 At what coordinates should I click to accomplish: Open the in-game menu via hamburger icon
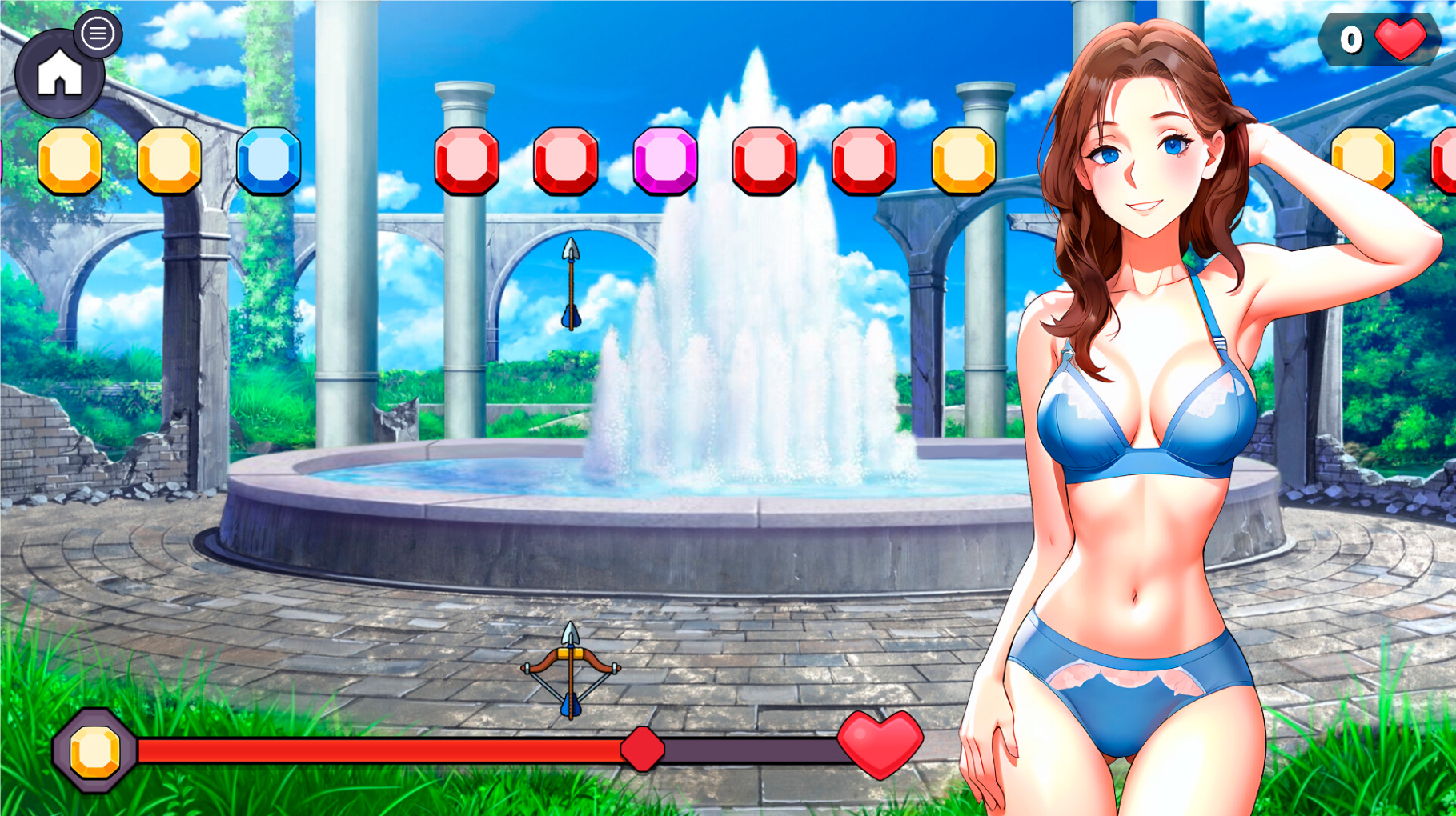pos(98,34)
